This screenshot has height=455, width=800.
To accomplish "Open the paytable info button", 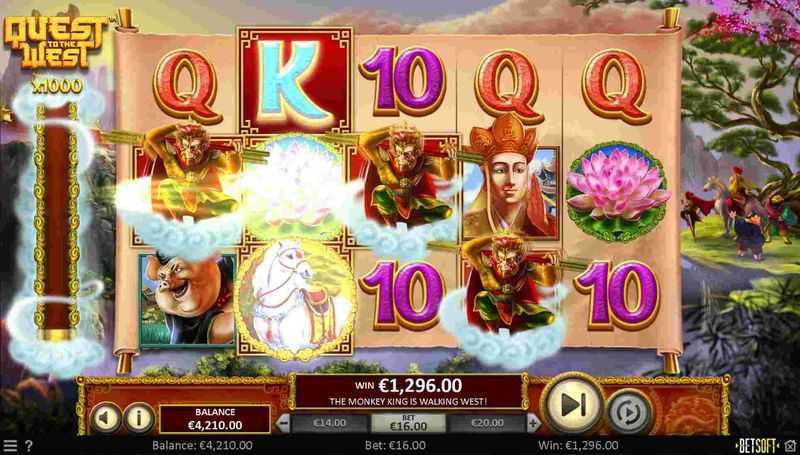I will coord(137,416).
